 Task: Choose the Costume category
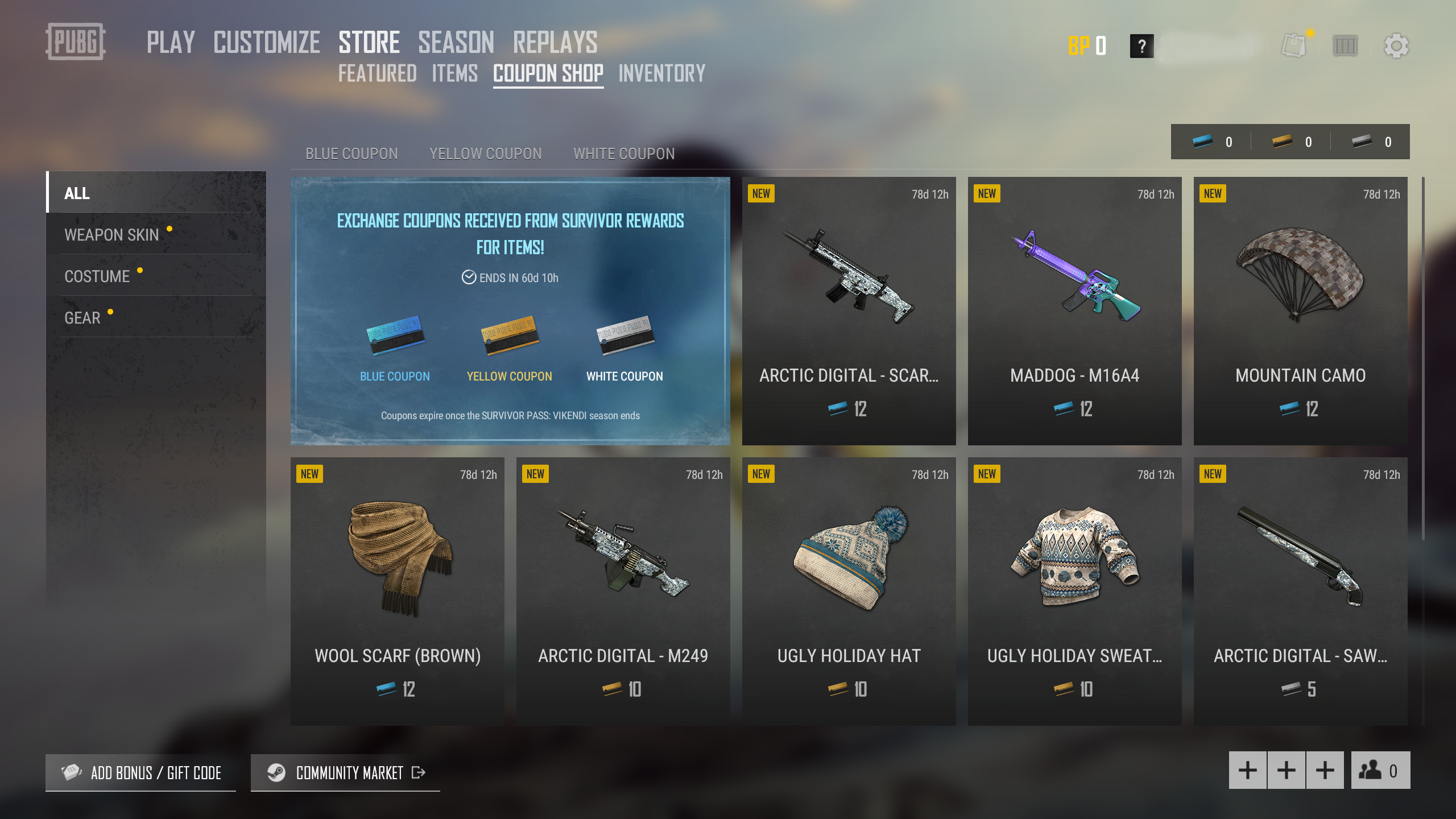tap(97, 276)
